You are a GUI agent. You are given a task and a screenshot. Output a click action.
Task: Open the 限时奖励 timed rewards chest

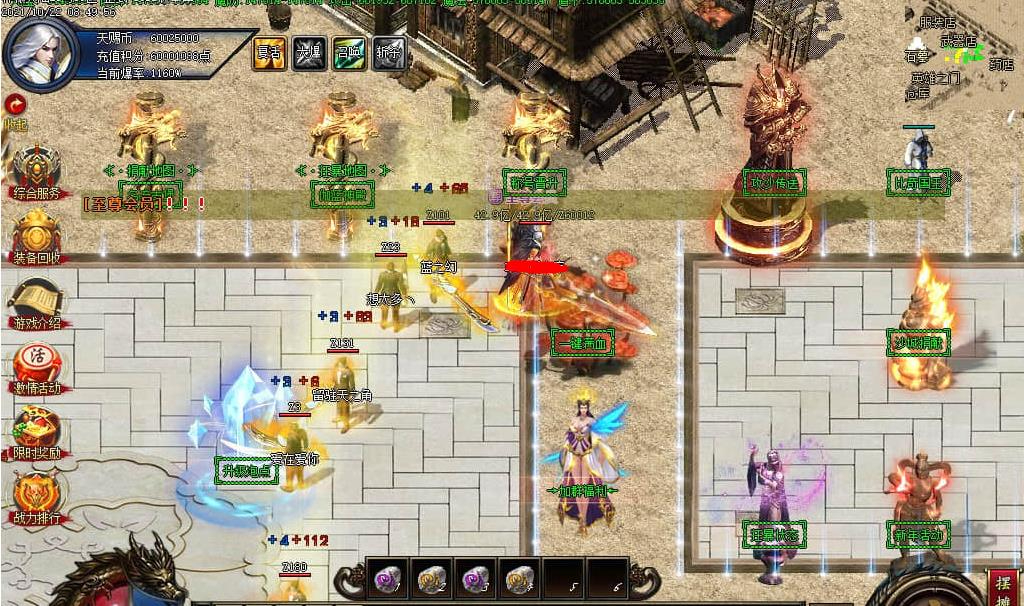click(x=36, y=432)
